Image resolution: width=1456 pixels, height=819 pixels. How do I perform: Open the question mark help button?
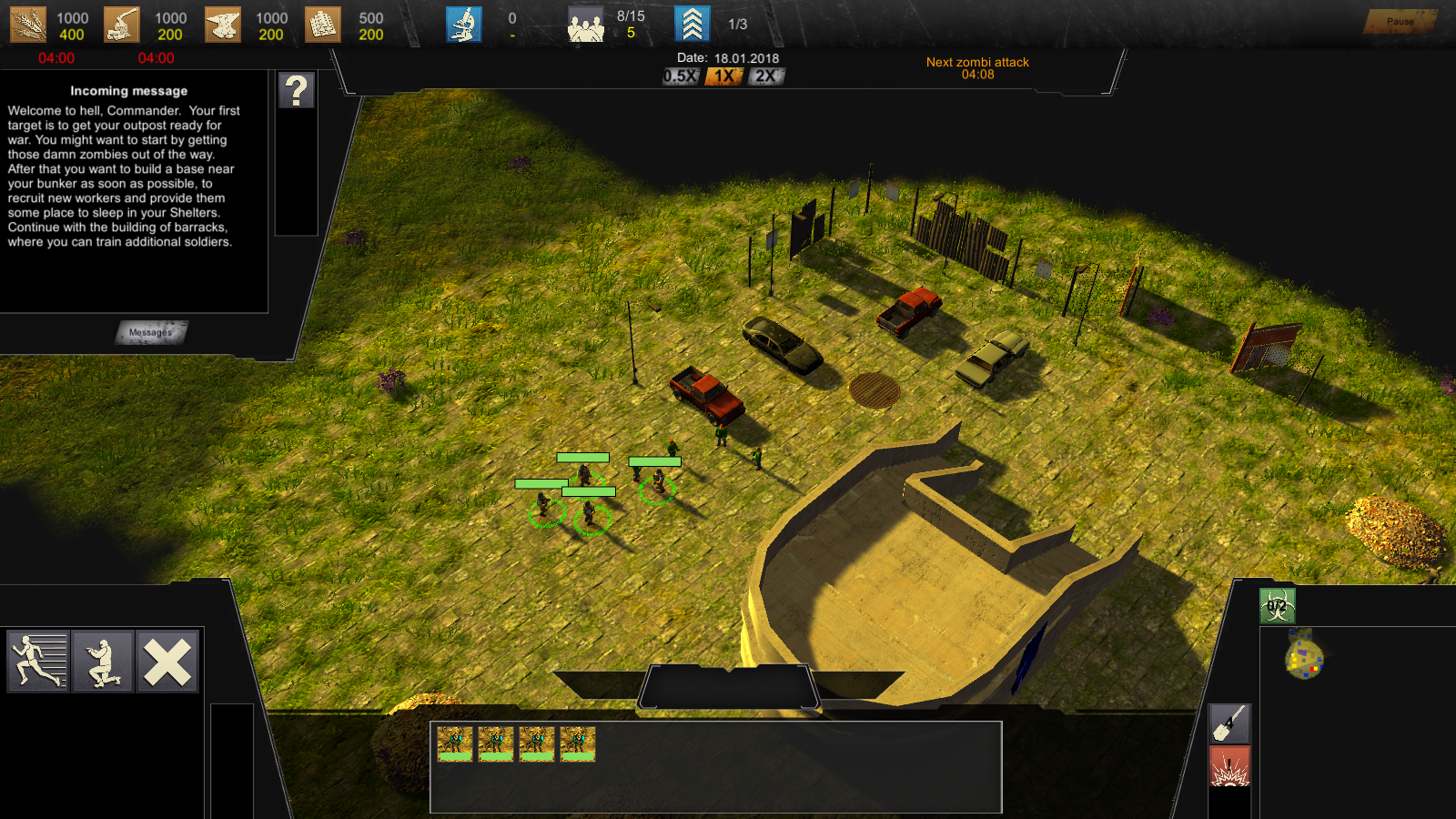[x=297, y=91]
